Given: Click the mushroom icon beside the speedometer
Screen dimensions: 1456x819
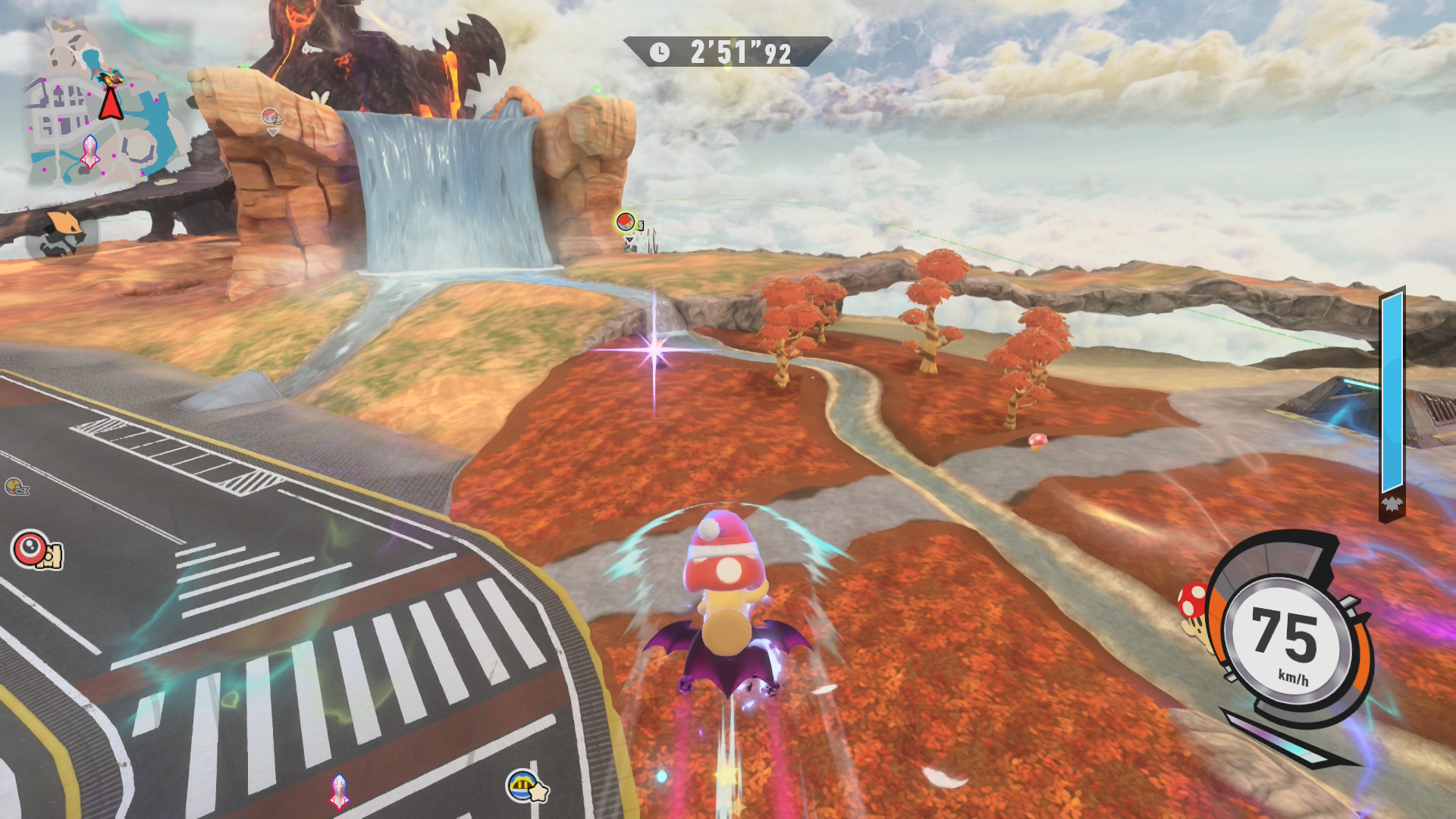Looking at the screenshot, I should point(1194,604).
